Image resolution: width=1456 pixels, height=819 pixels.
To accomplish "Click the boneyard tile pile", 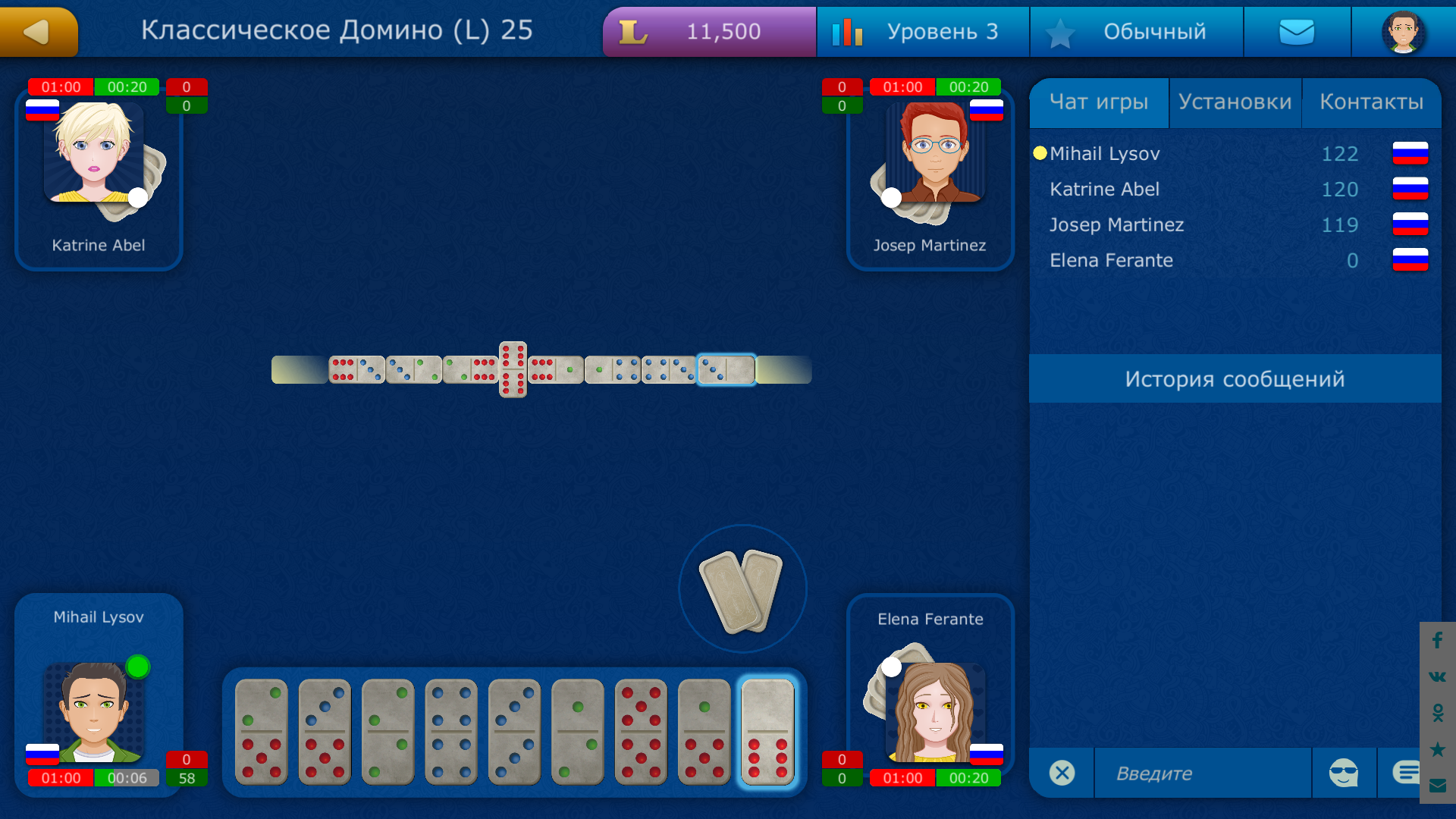I will coord(742,590).
